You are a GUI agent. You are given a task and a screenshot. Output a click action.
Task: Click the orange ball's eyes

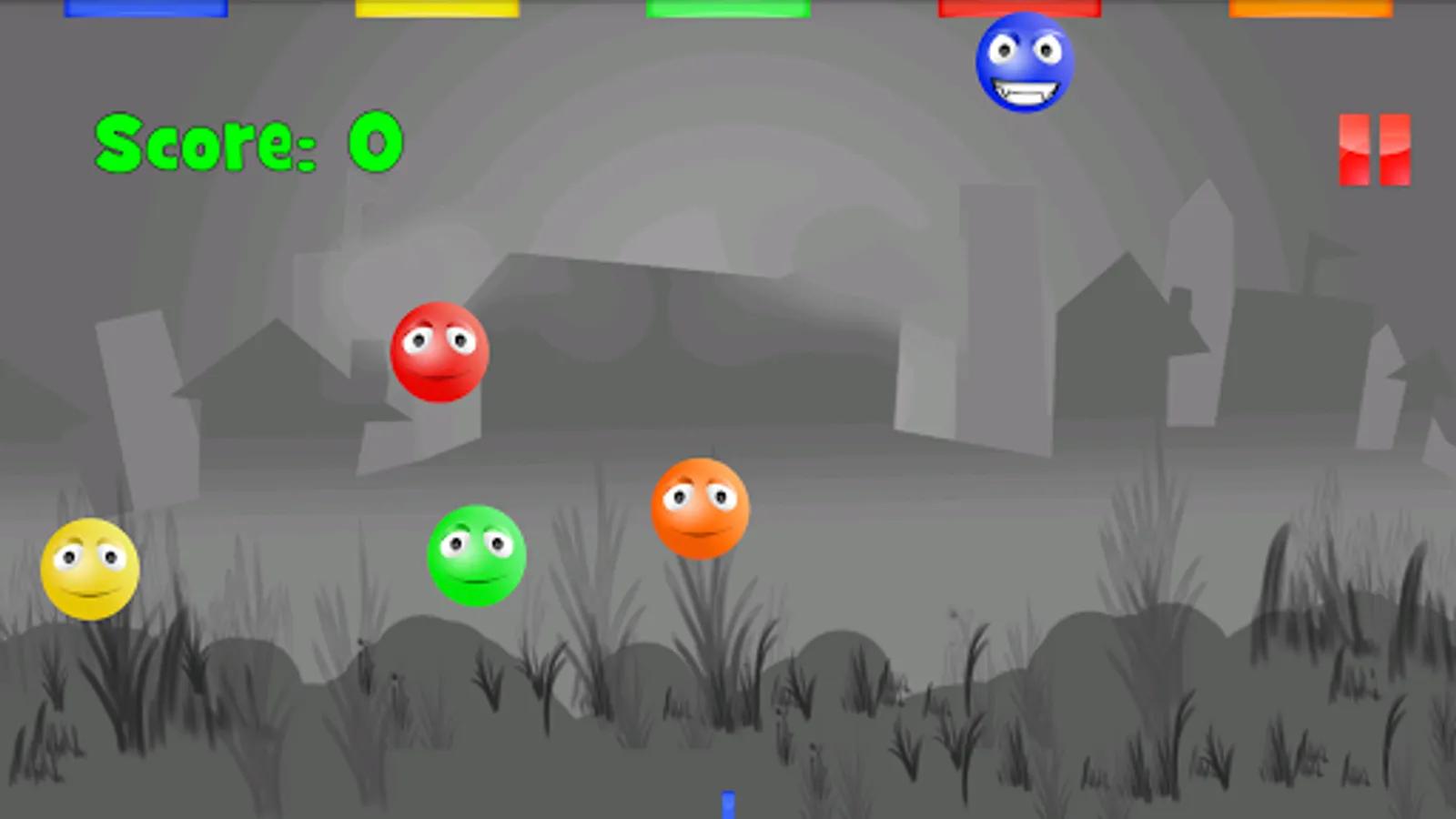(698, 497)
